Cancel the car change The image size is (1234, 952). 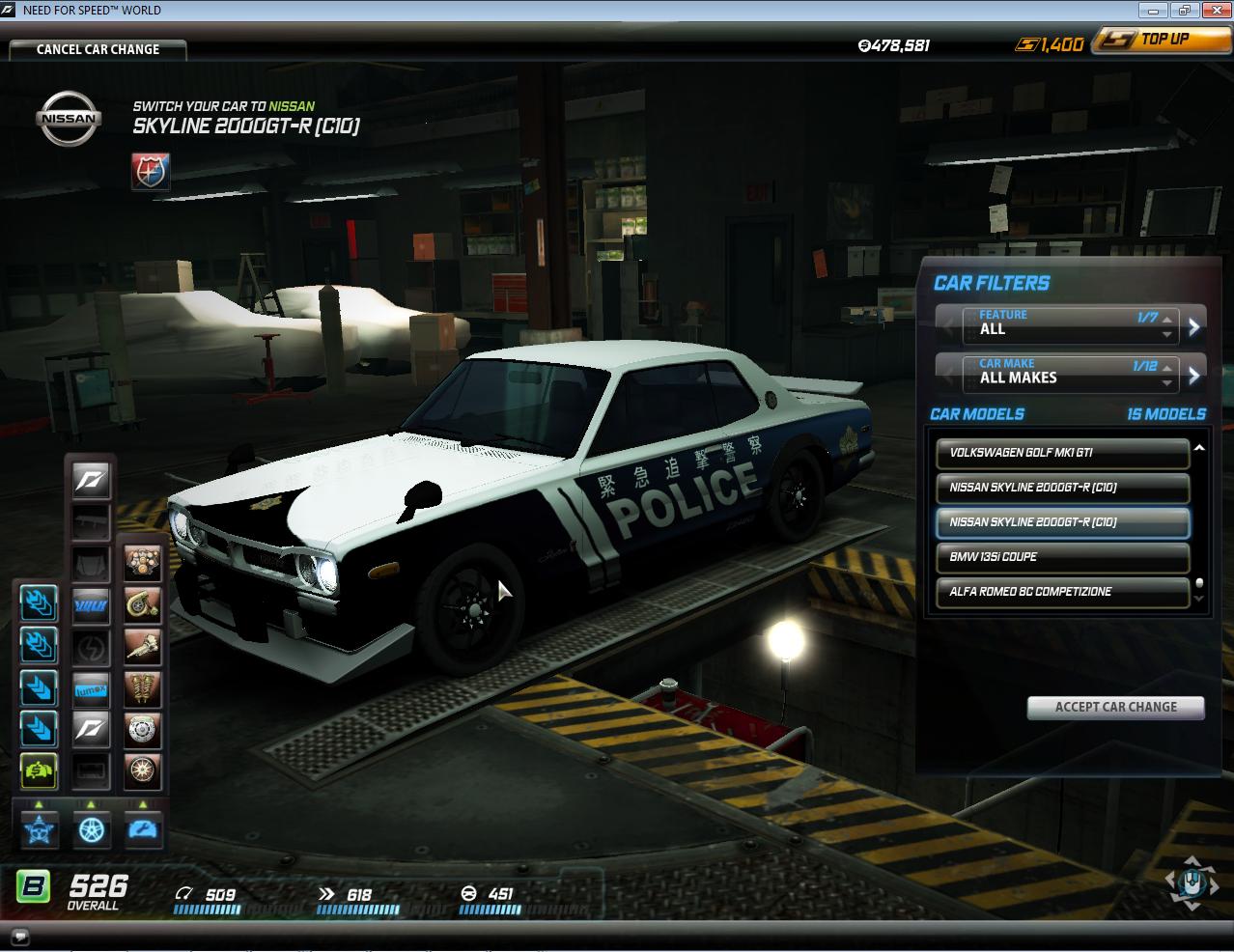pos(98,49)
